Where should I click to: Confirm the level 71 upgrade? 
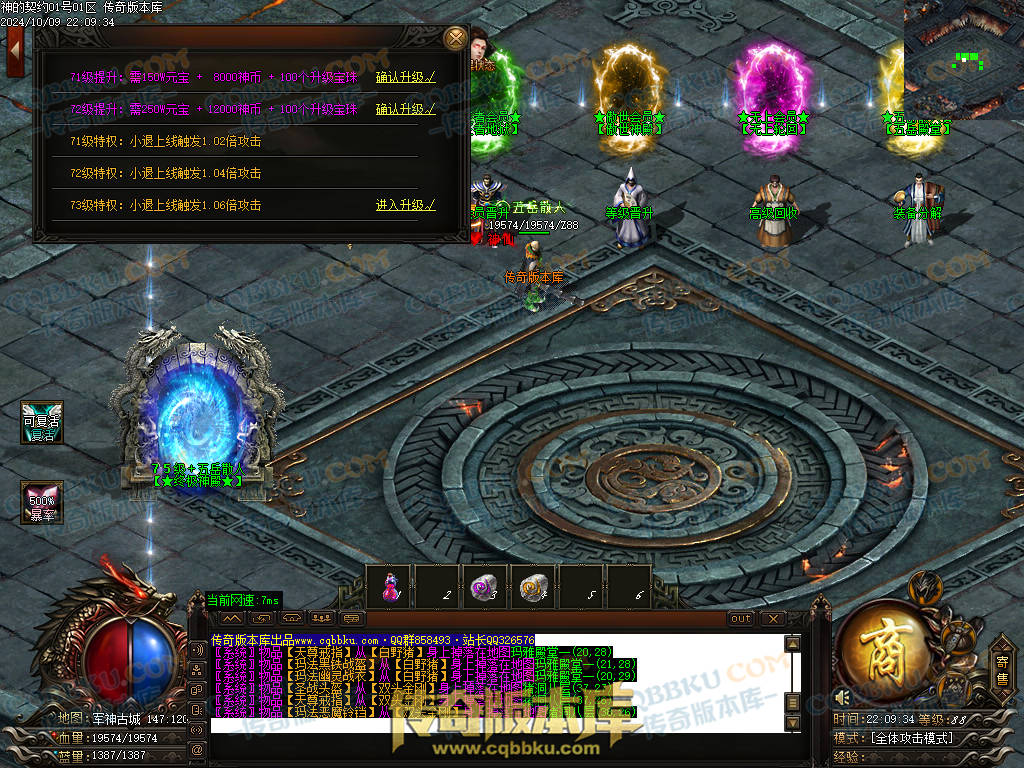pyautogui.click(x=405, y=77)
